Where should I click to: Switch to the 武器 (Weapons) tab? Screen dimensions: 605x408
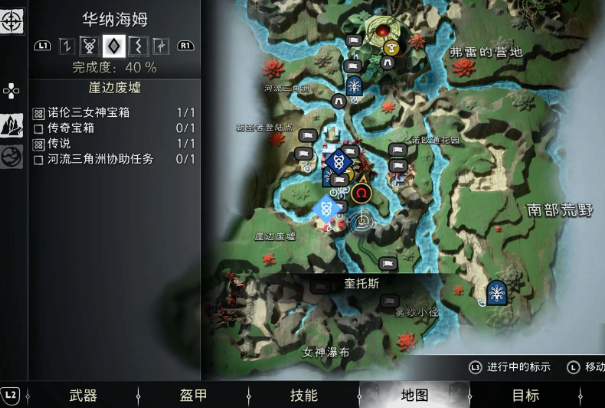[x=83, y=395]
